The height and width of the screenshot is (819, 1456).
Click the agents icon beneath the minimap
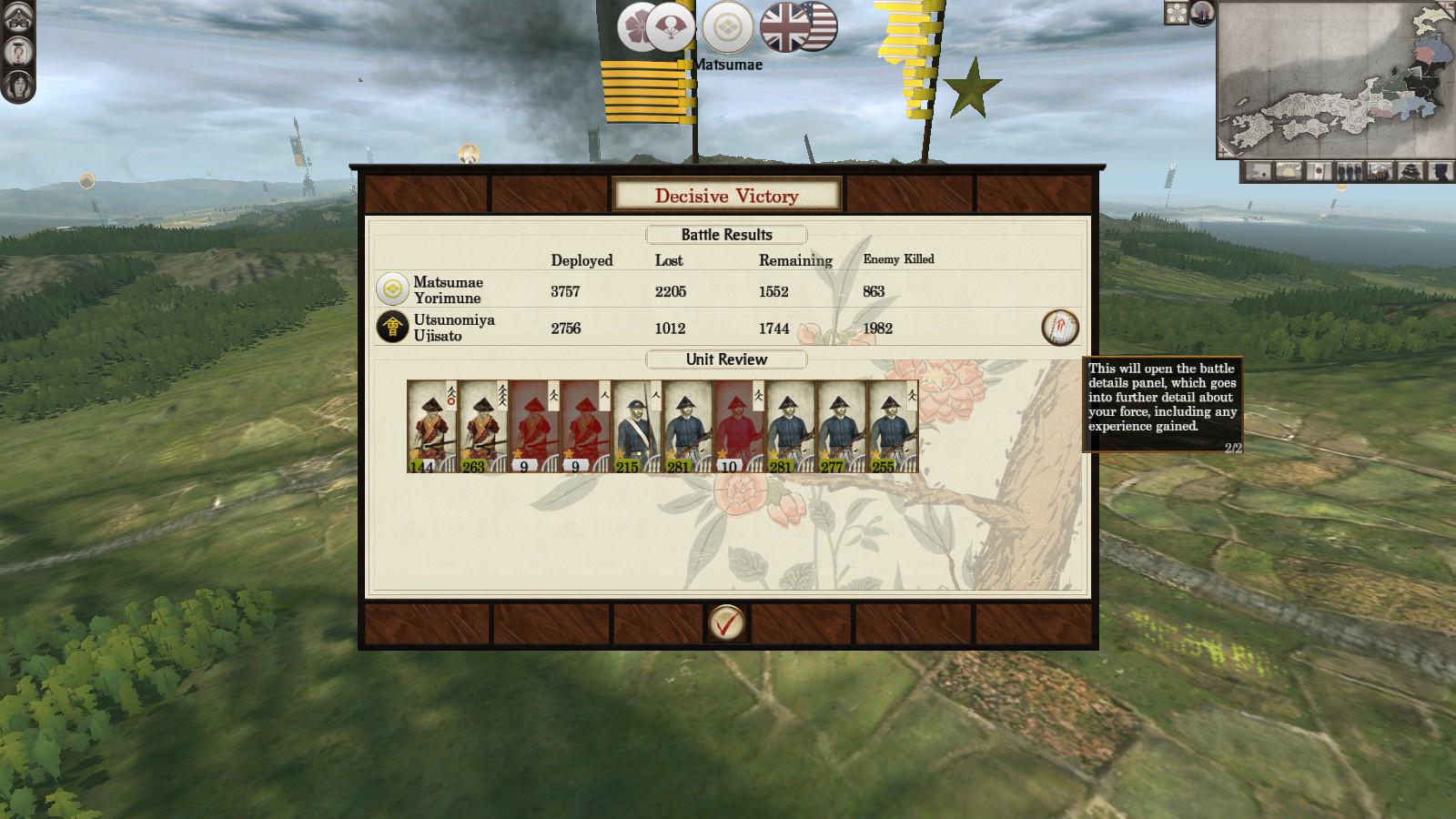coord(1350,168)
